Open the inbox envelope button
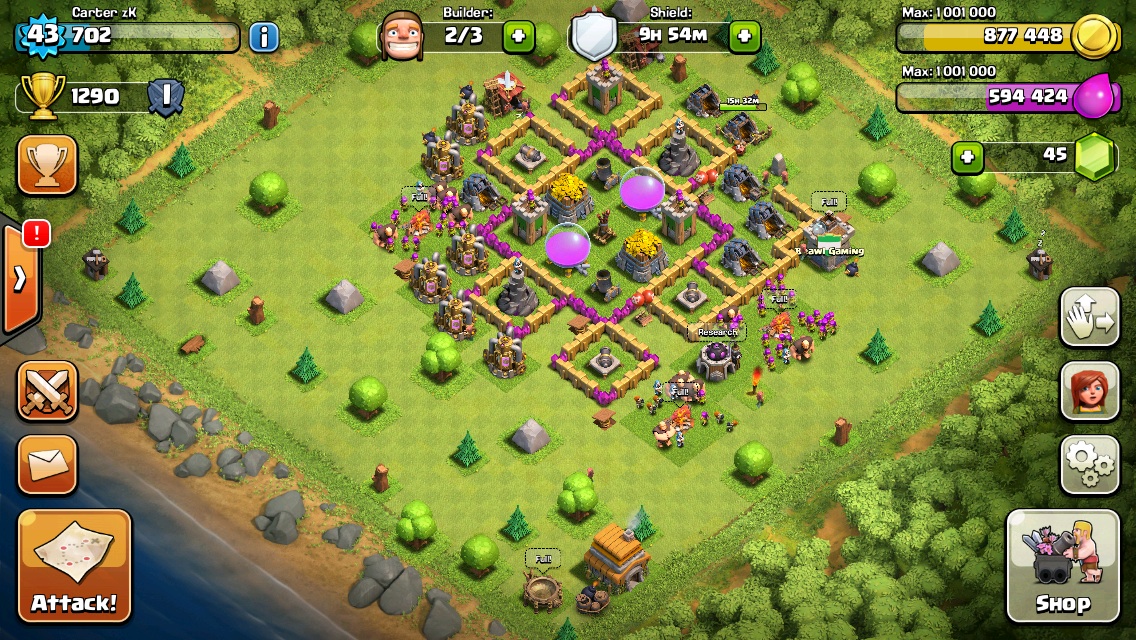The image size is (1136, 640). tap(47, 464)
